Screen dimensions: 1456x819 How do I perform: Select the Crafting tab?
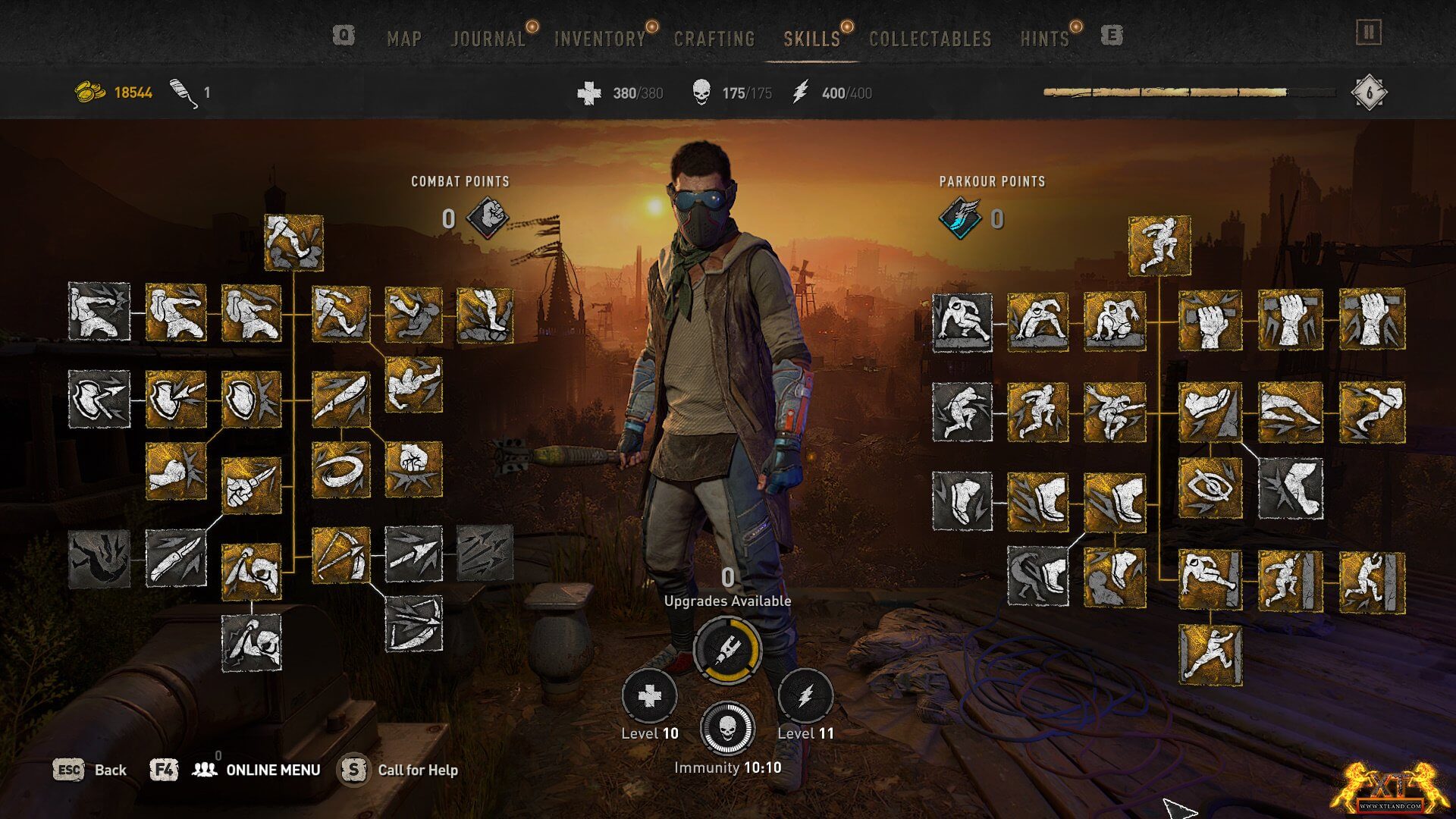tap(714, 39)
